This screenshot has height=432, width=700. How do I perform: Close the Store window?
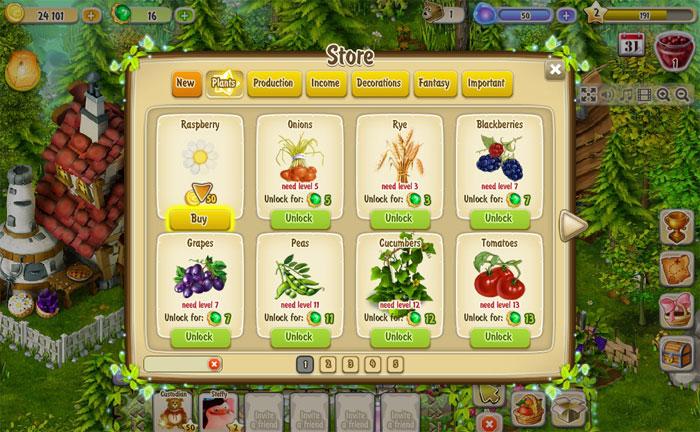[x=554, y=70]
